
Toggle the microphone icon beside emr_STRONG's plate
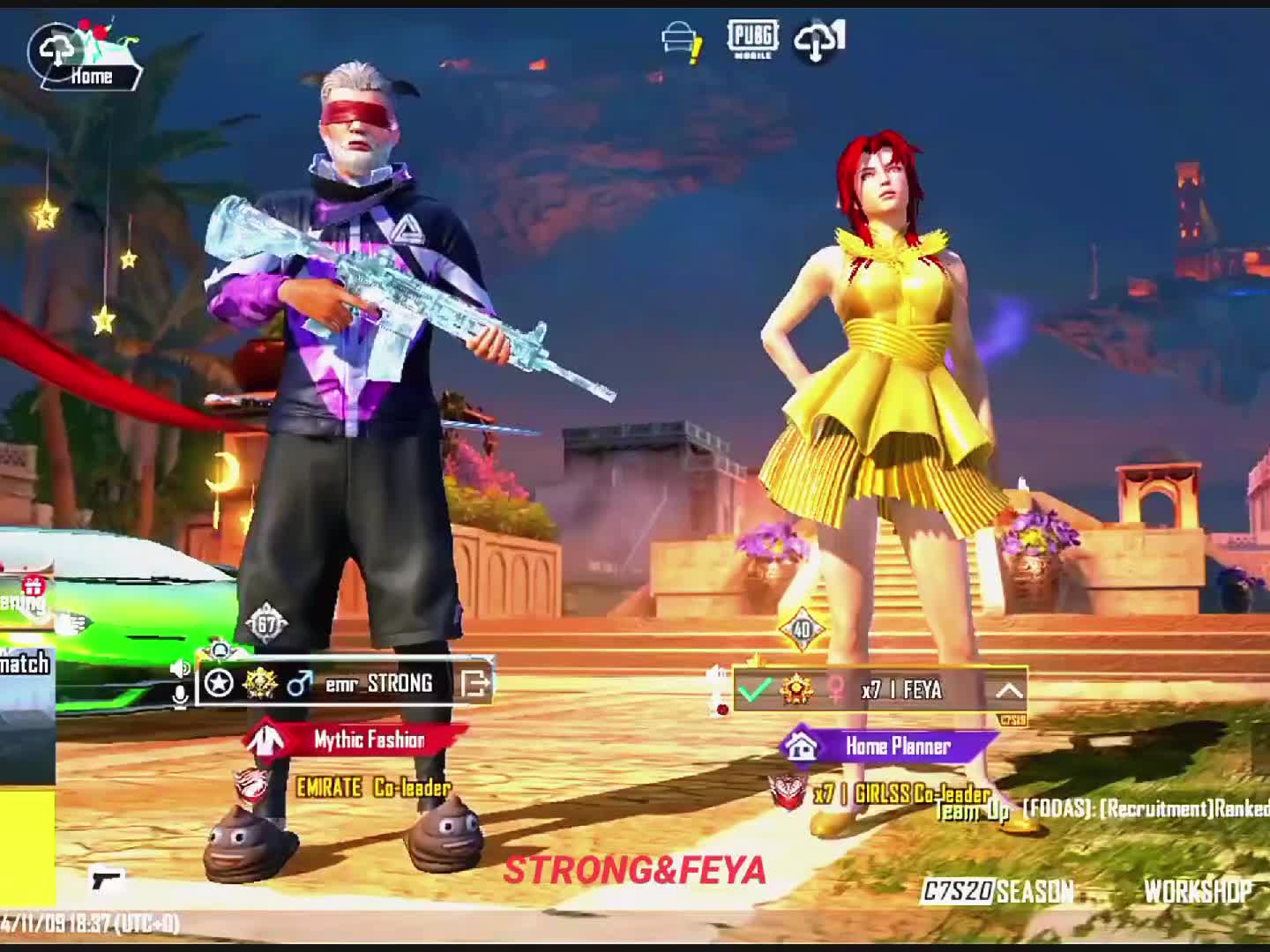point(180,696)
